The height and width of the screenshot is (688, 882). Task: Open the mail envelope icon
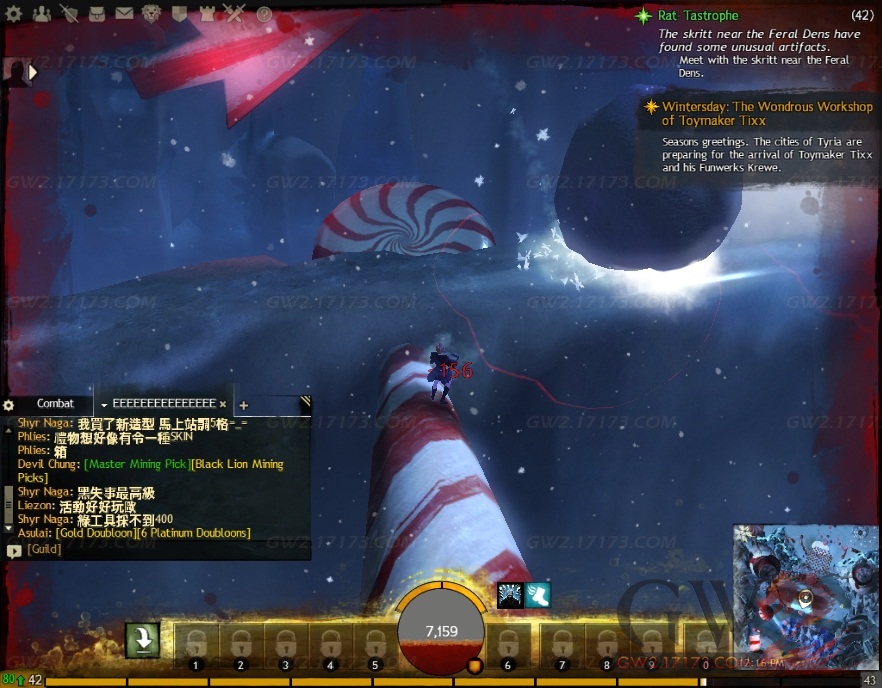click(x=124, y=14)
